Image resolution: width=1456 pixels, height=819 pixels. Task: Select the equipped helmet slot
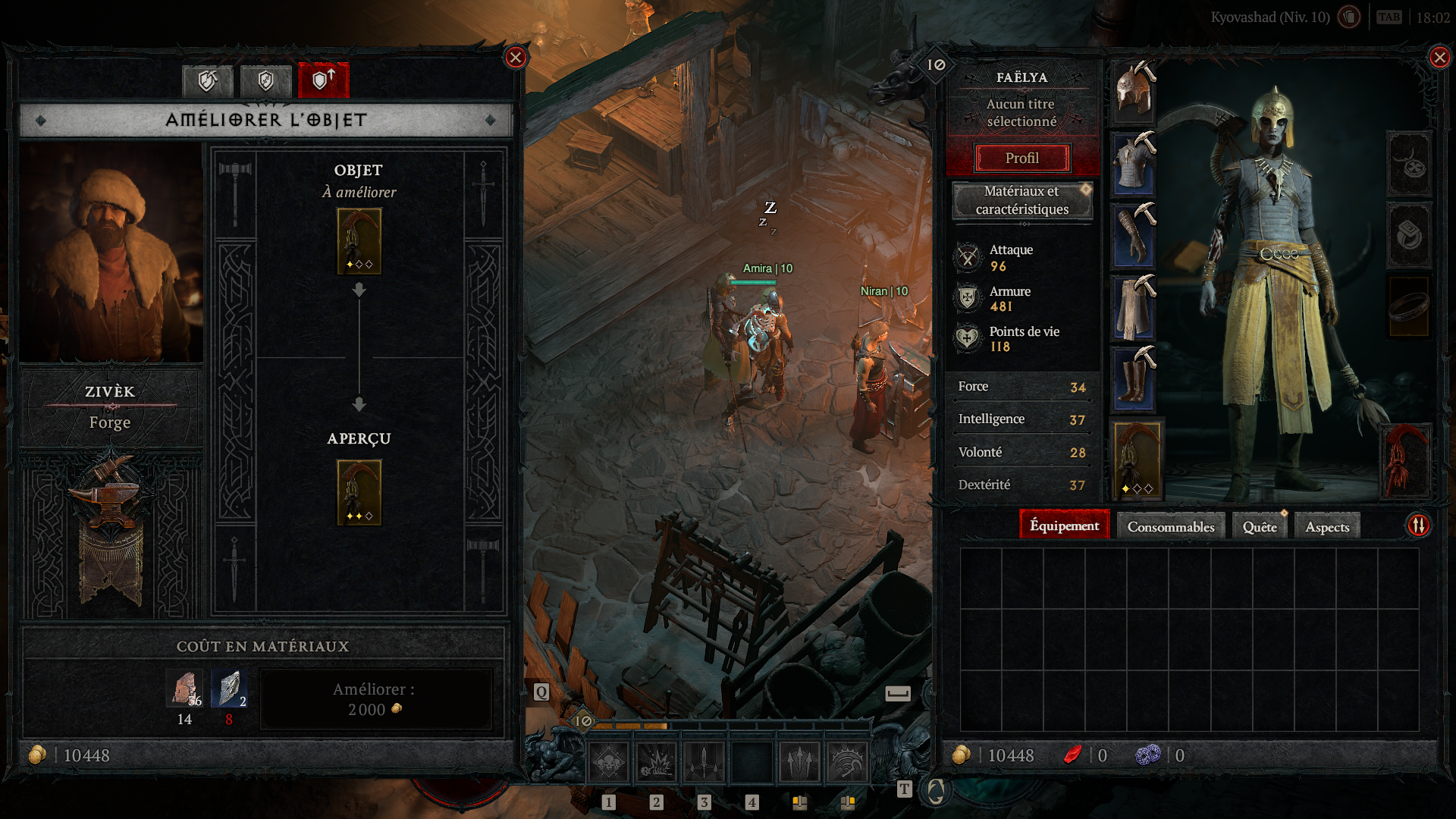pos(1134,93)
